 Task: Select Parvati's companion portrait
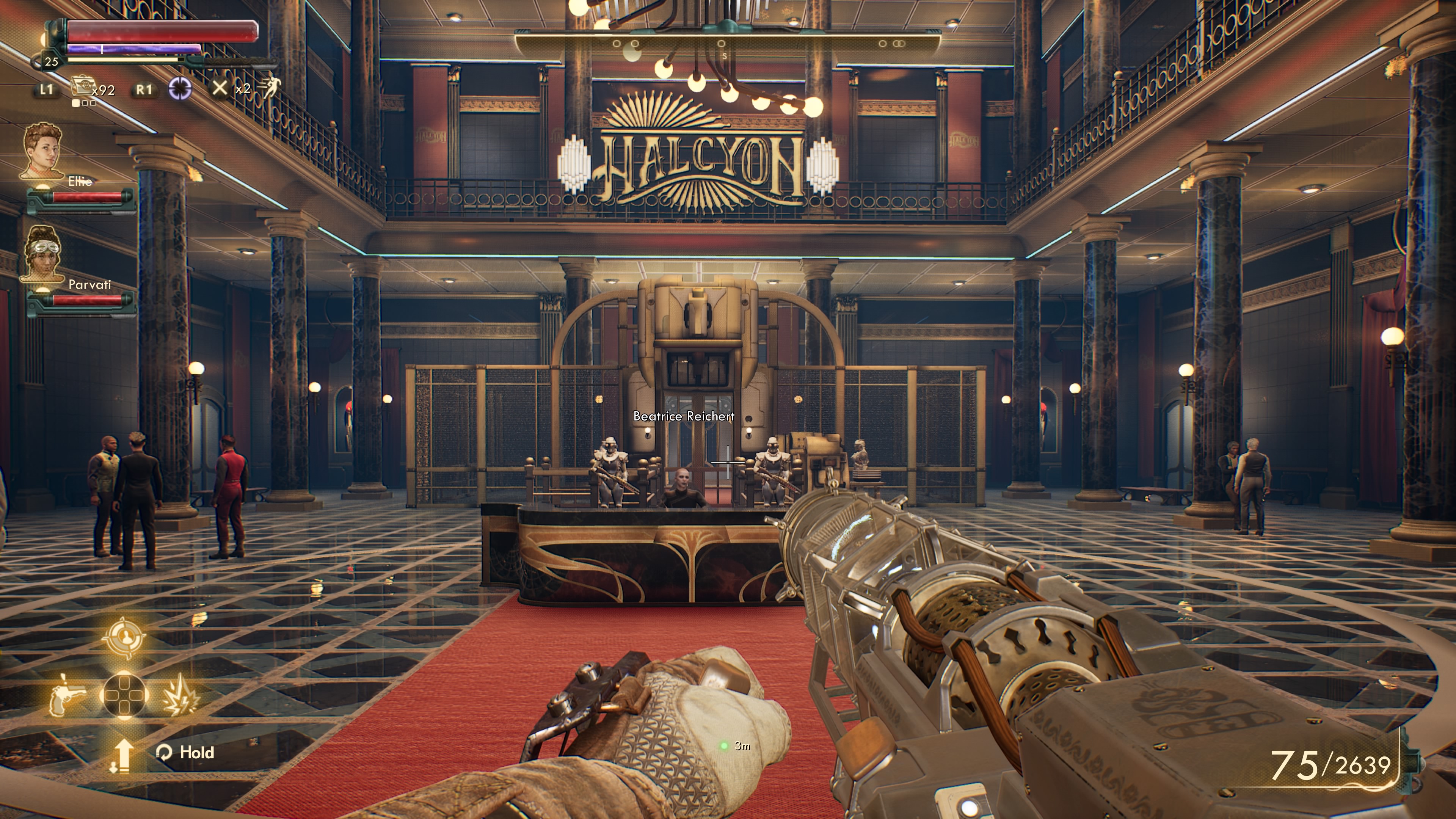[43, 253]
